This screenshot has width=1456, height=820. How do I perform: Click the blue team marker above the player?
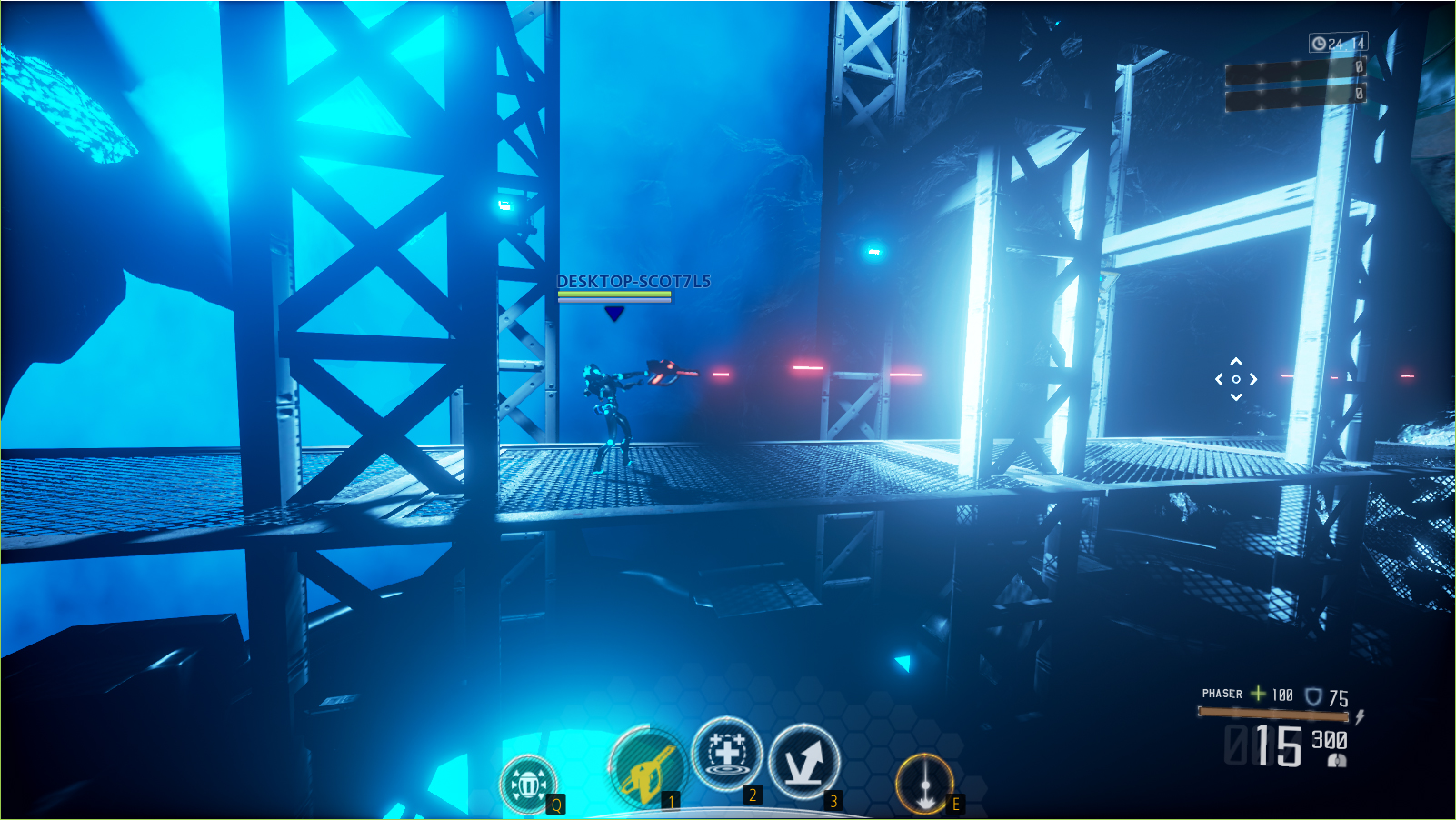[613, 315]
